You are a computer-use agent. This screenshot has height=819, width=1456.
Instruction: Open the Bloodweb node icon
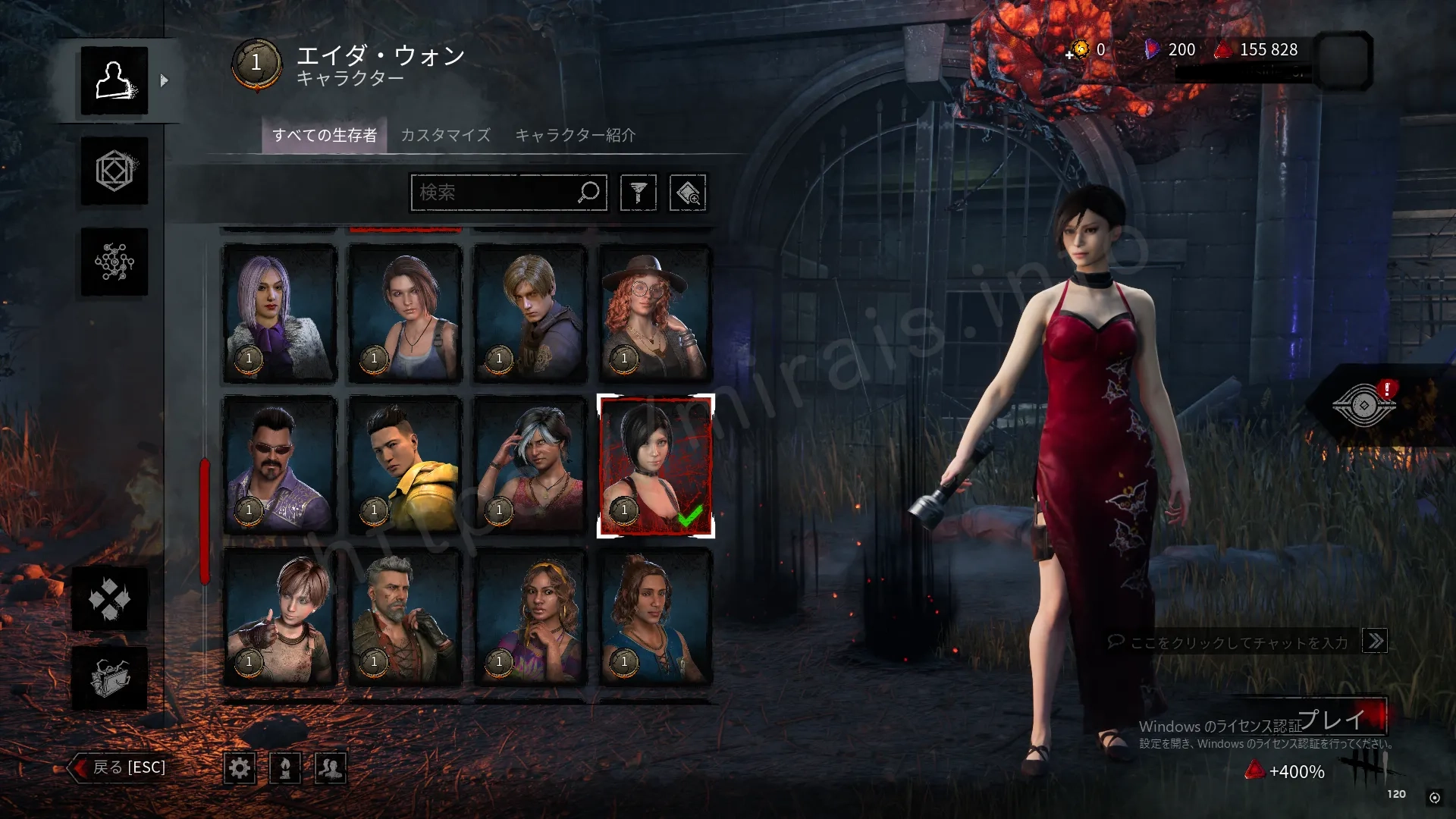click(x=115, y=262)
